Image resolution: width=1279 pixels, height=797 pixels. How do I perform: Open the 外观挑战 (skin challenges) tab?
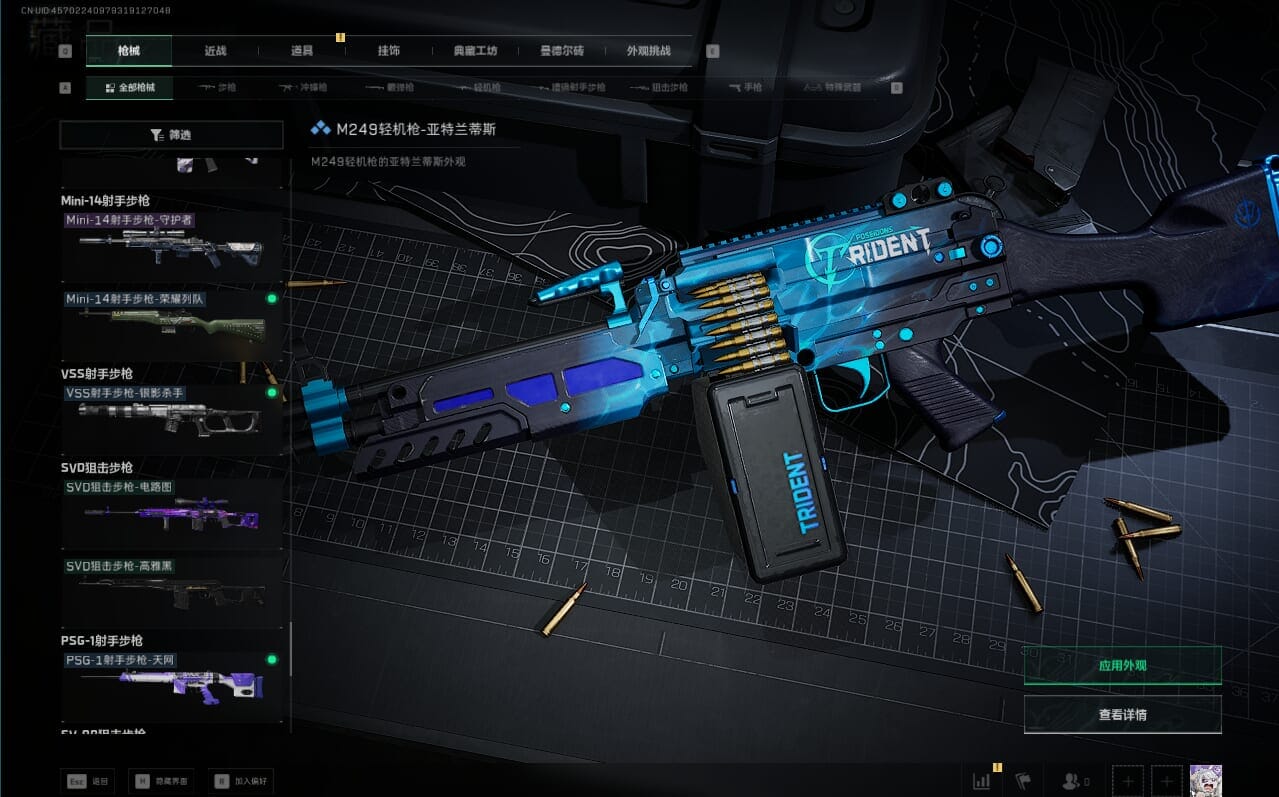[648, 51]
